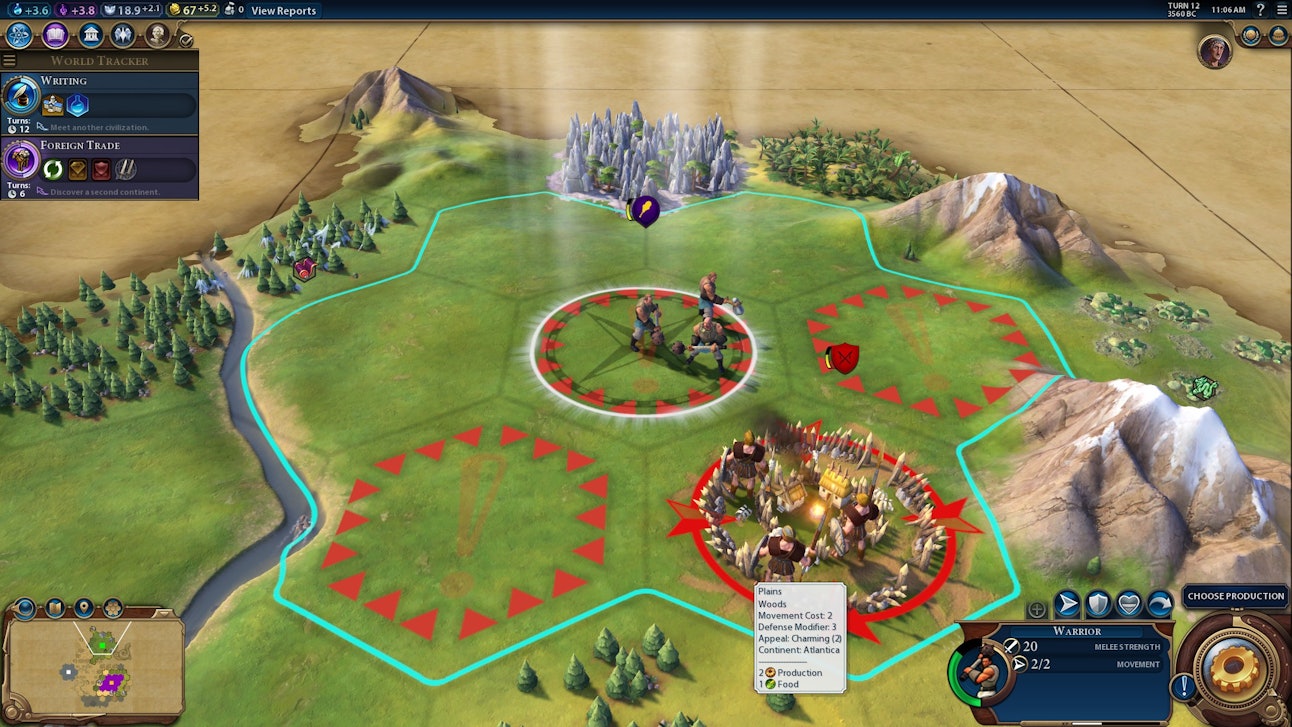The width and height of the screenshot is (1292, 727).
Task: Open the minimap map pin options
Action: [x=84, y=607]
